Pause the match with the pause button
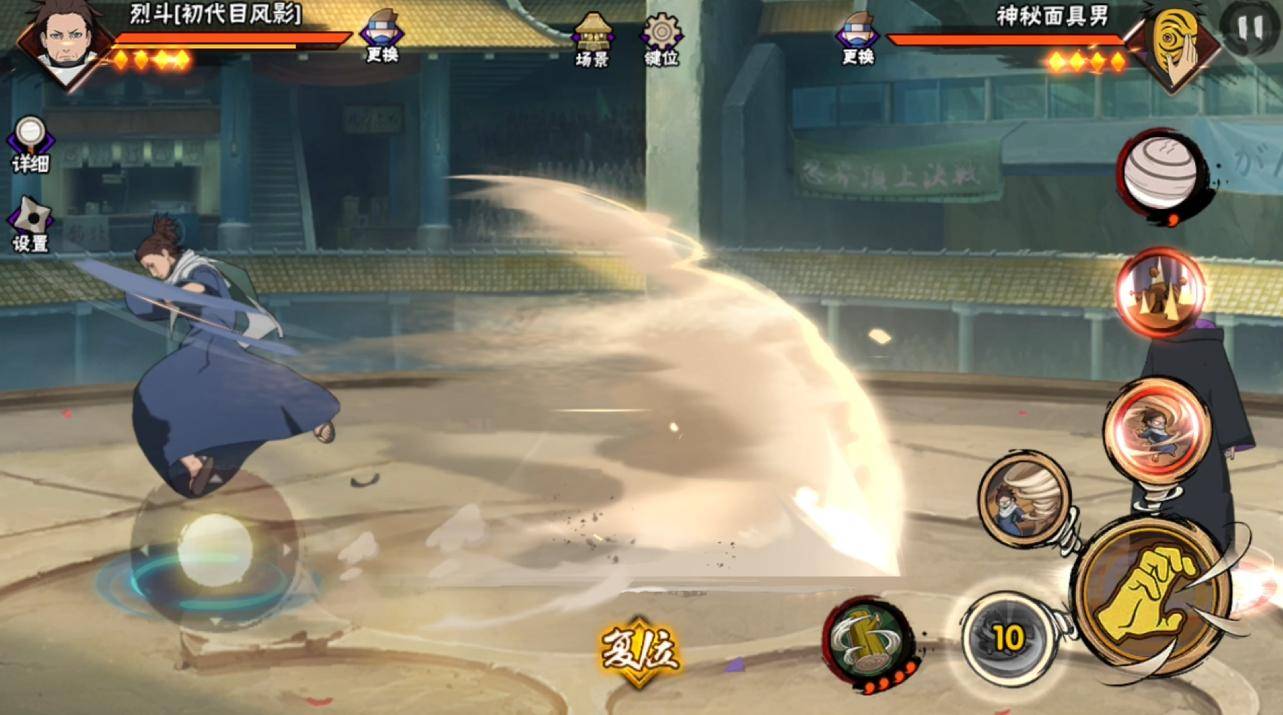 (x=1250, y=28)
